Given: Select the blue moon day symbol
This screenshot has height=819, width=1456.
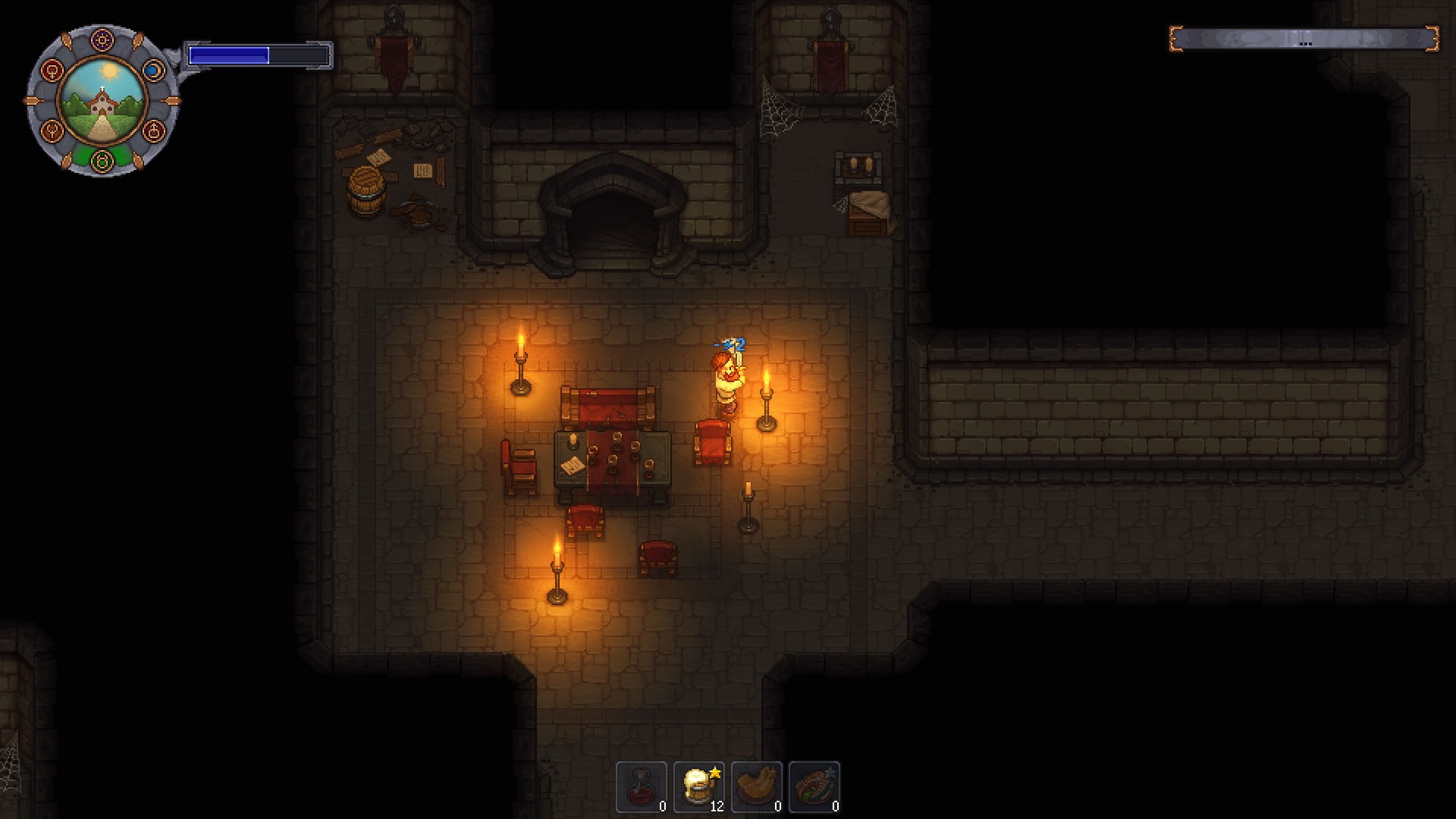Looking at the screenshot, I should point(152,71).
